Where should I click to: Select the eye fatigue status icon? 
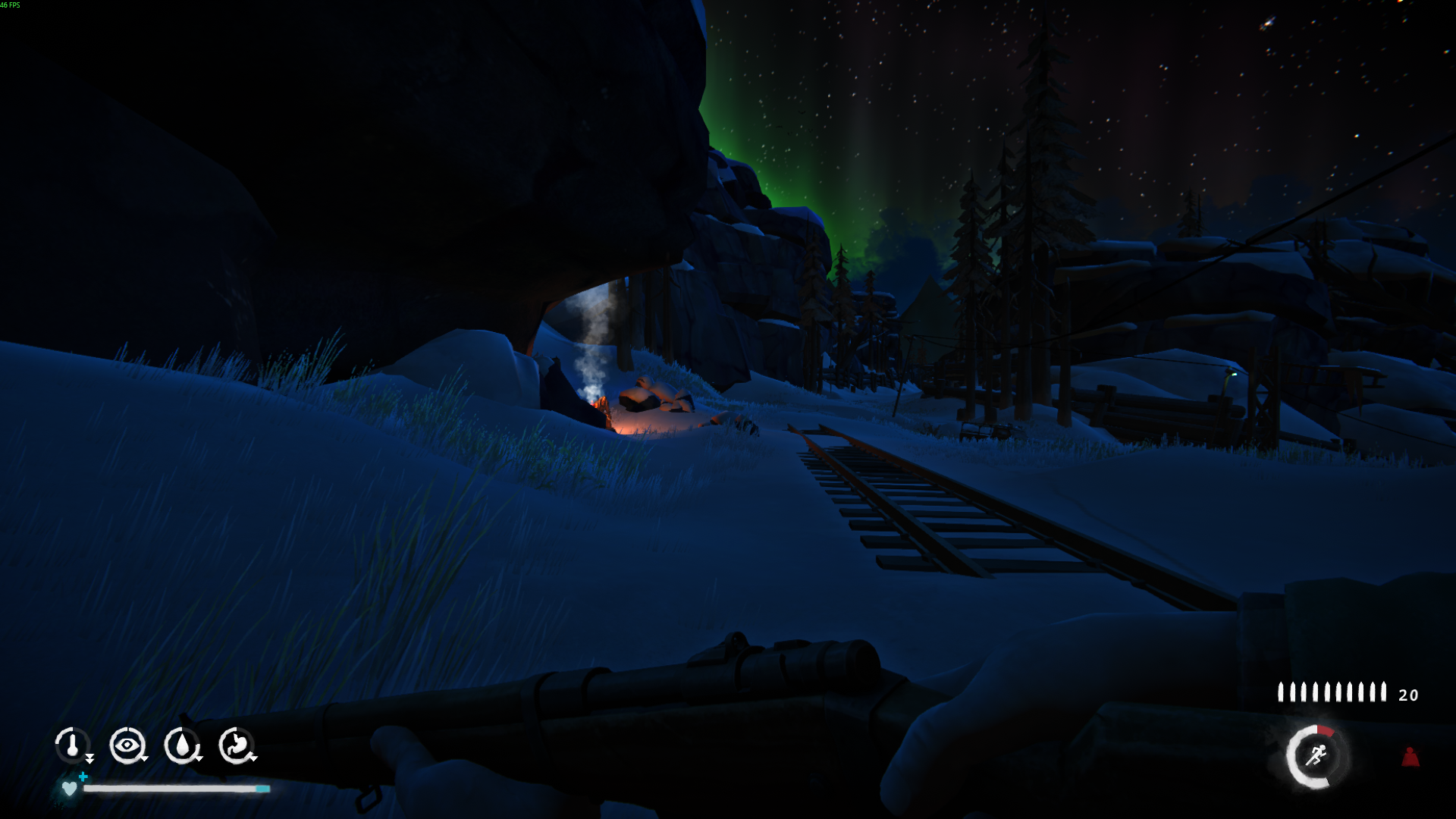pos(127,745)
